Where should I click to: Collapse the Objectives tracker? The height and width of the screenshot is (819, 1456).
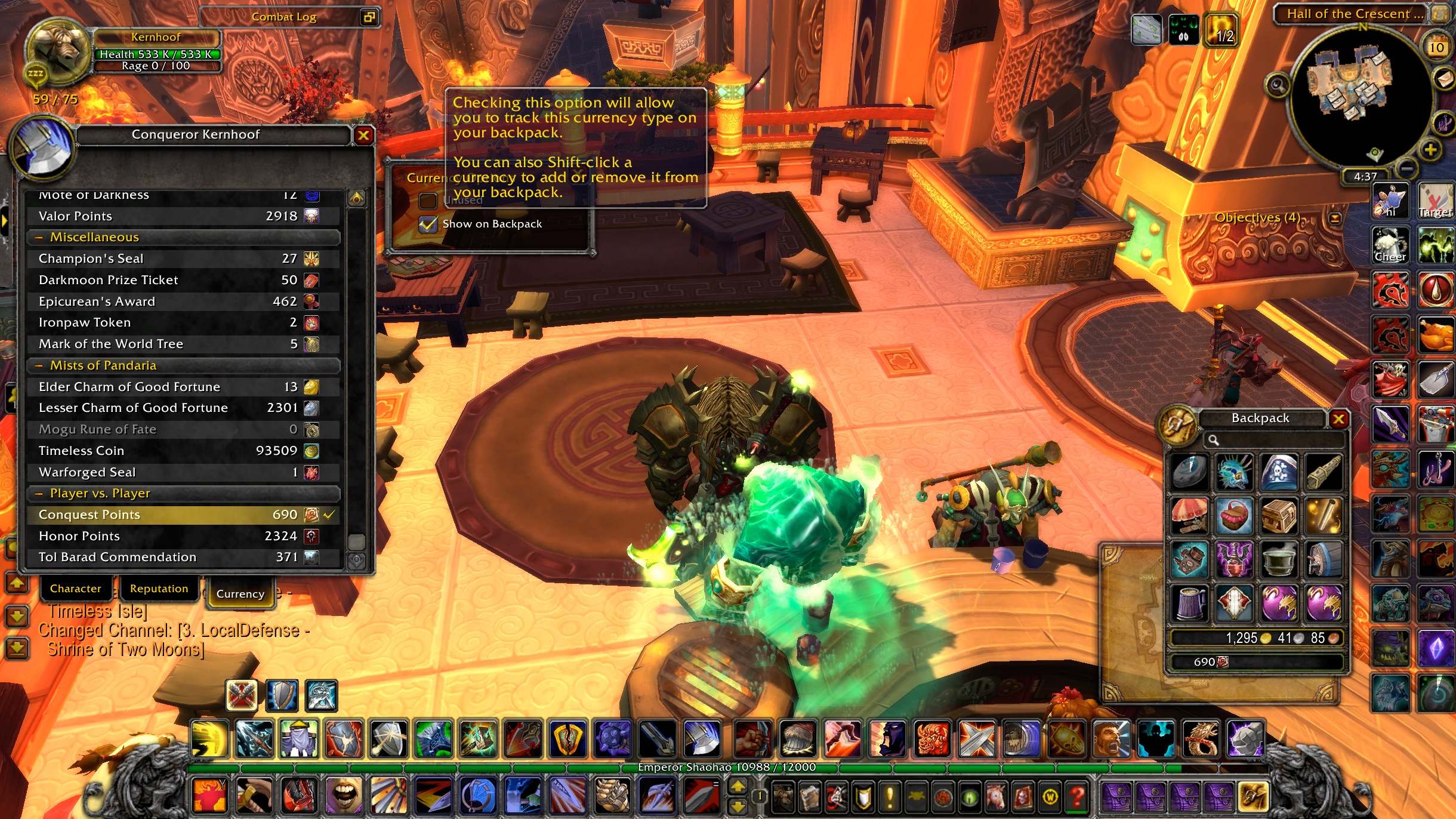[1335, 218]
